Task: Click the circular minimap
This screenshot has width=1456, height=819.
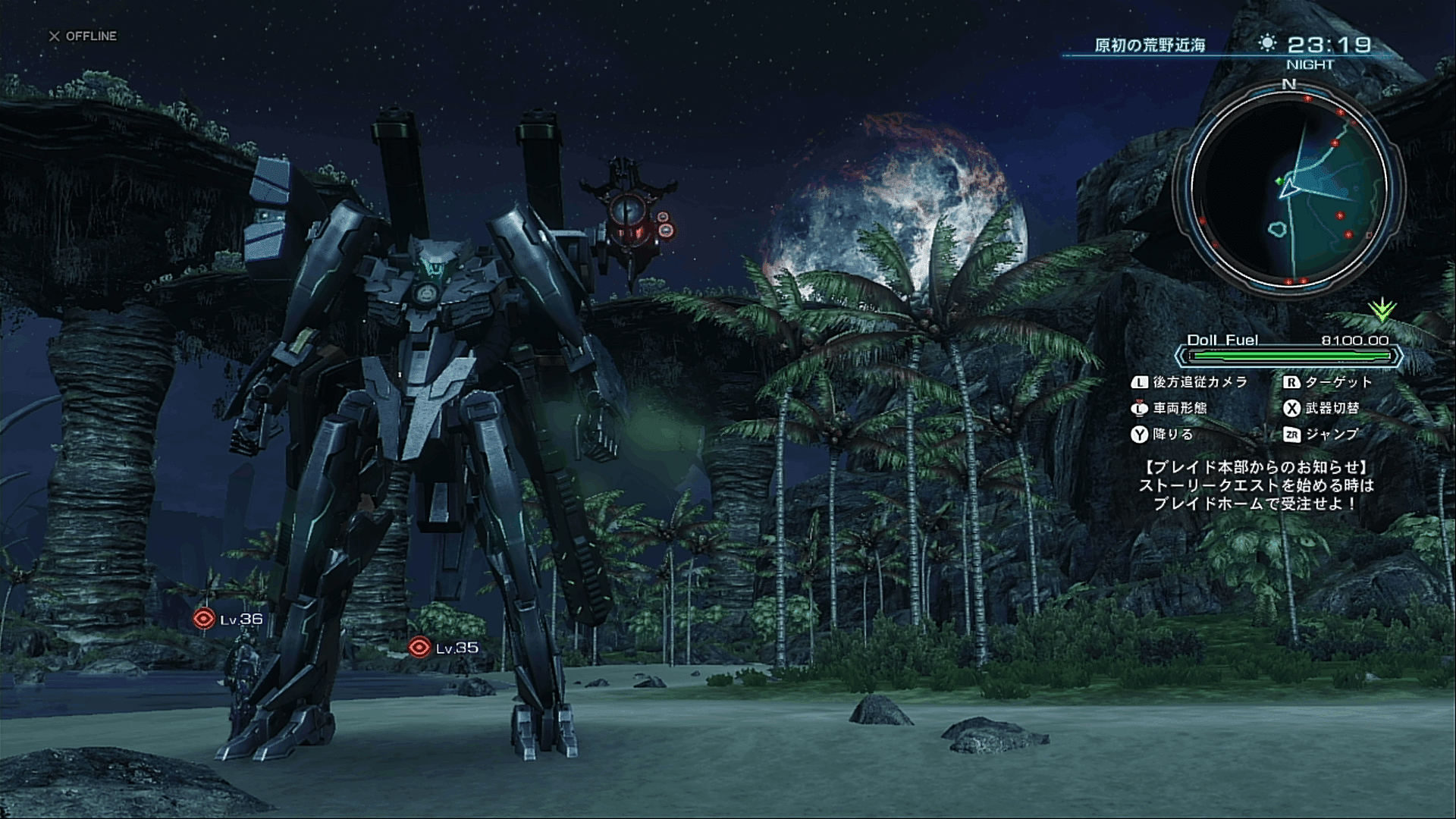Action: (x=1289, y=188)
